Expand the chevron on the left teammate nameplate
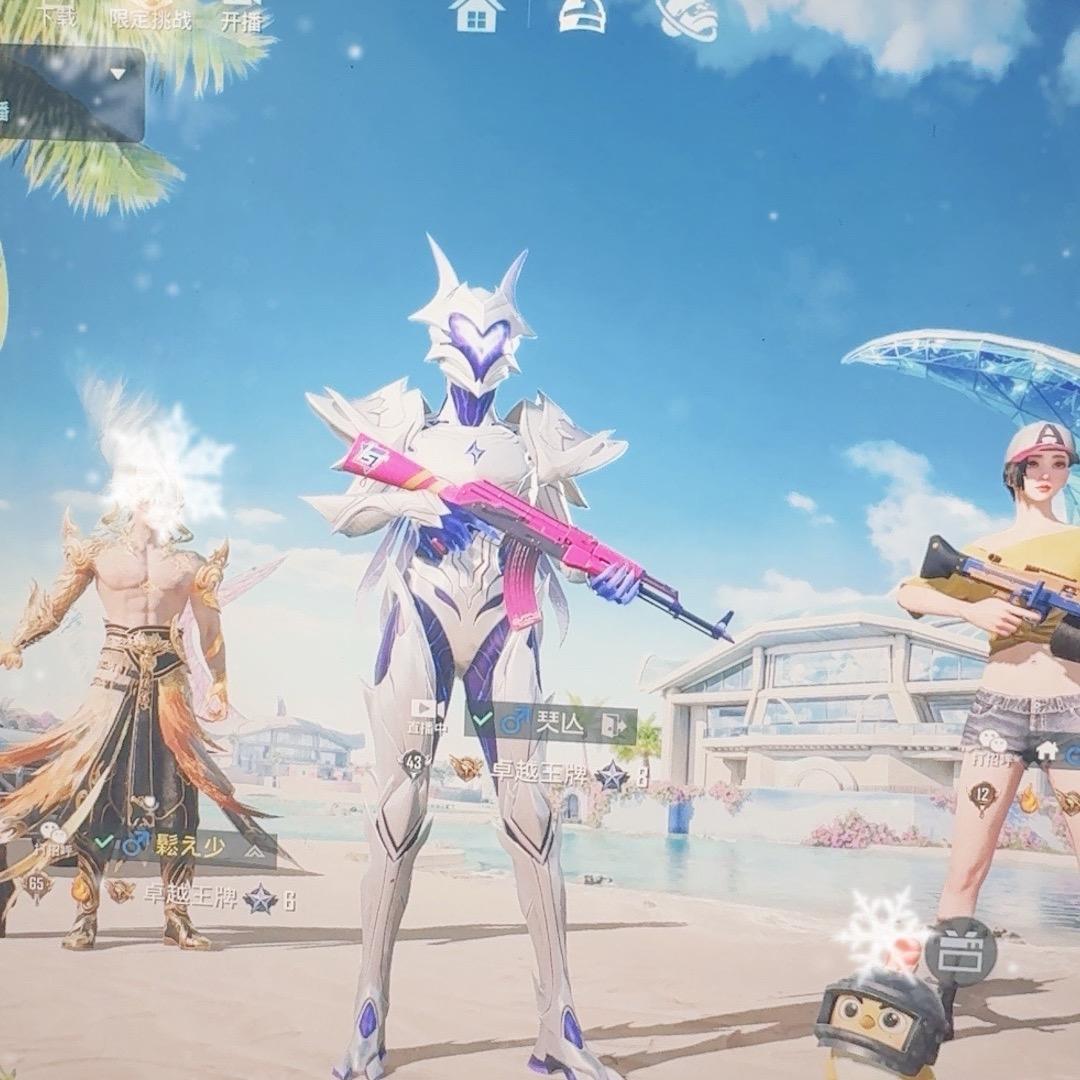The height and width of the screenshot is (1080, 1080). pos(254,849)
